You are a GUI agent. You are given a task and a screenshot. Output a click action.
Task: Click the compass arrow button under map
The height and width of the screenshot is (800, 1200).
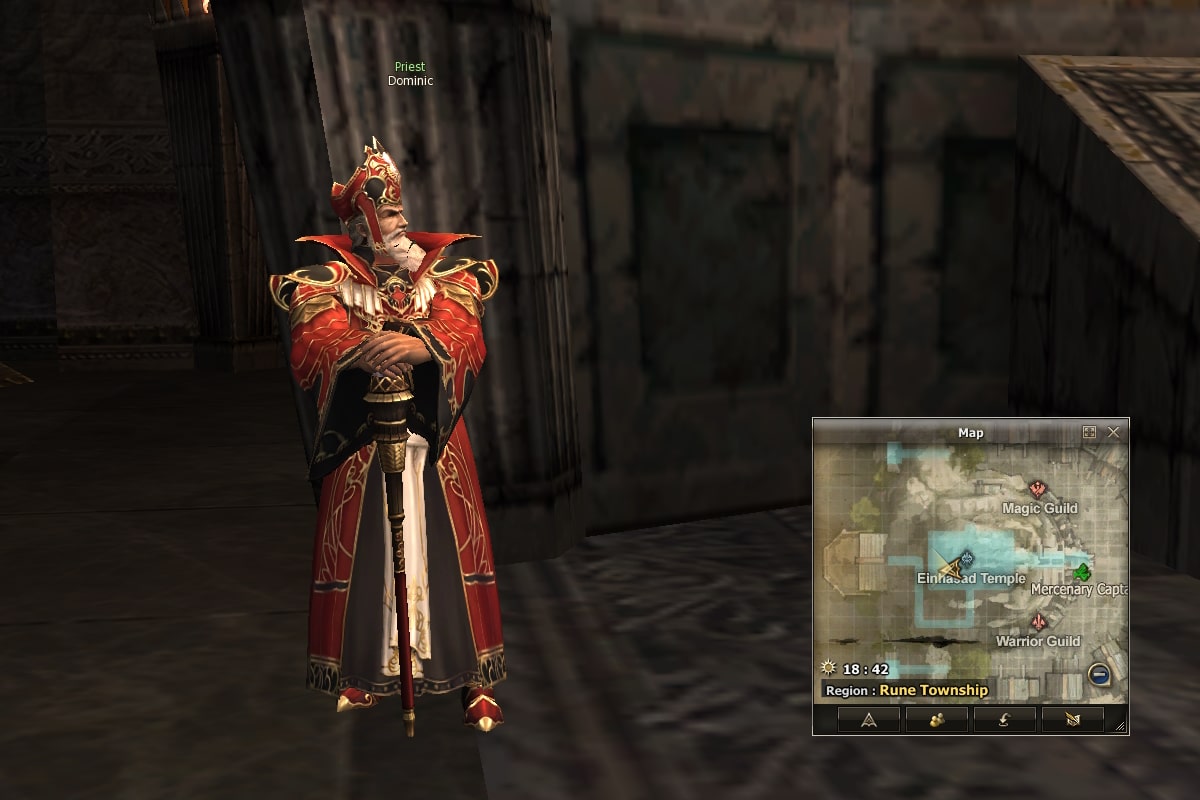[x=868, y=720]
